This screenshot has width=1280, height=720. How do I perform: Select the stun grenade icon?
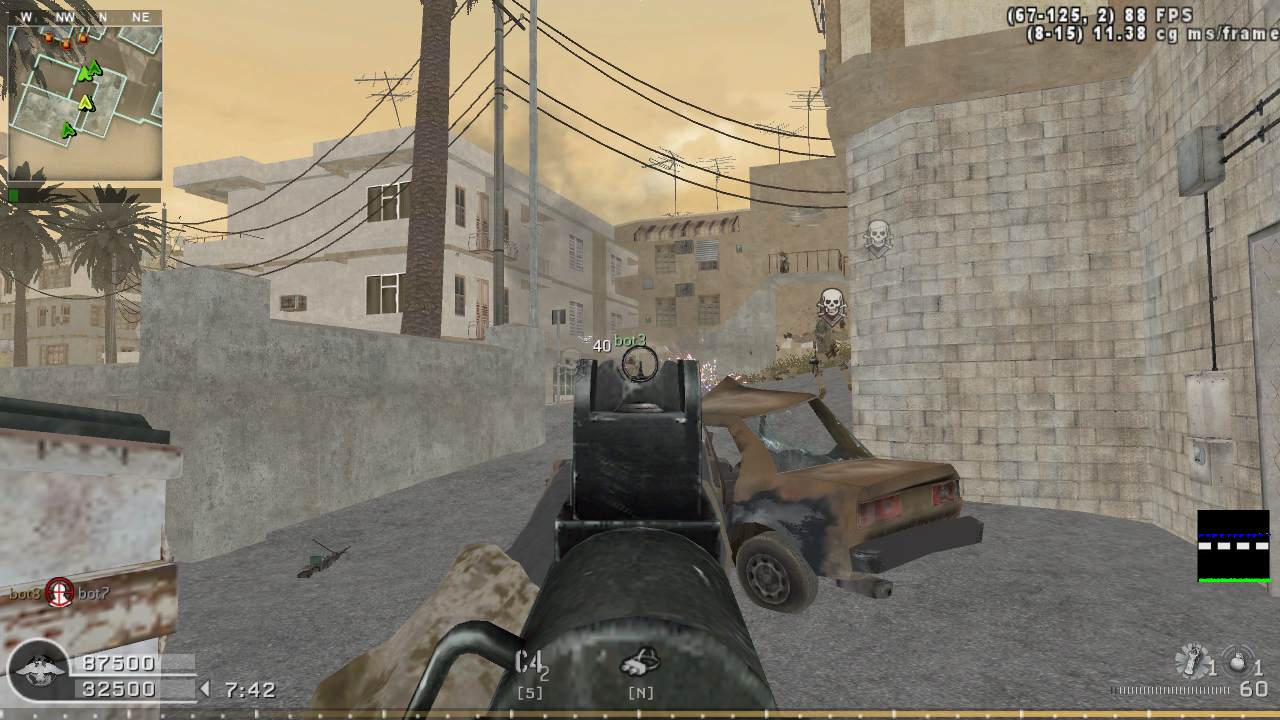(x=1191, y=661)
